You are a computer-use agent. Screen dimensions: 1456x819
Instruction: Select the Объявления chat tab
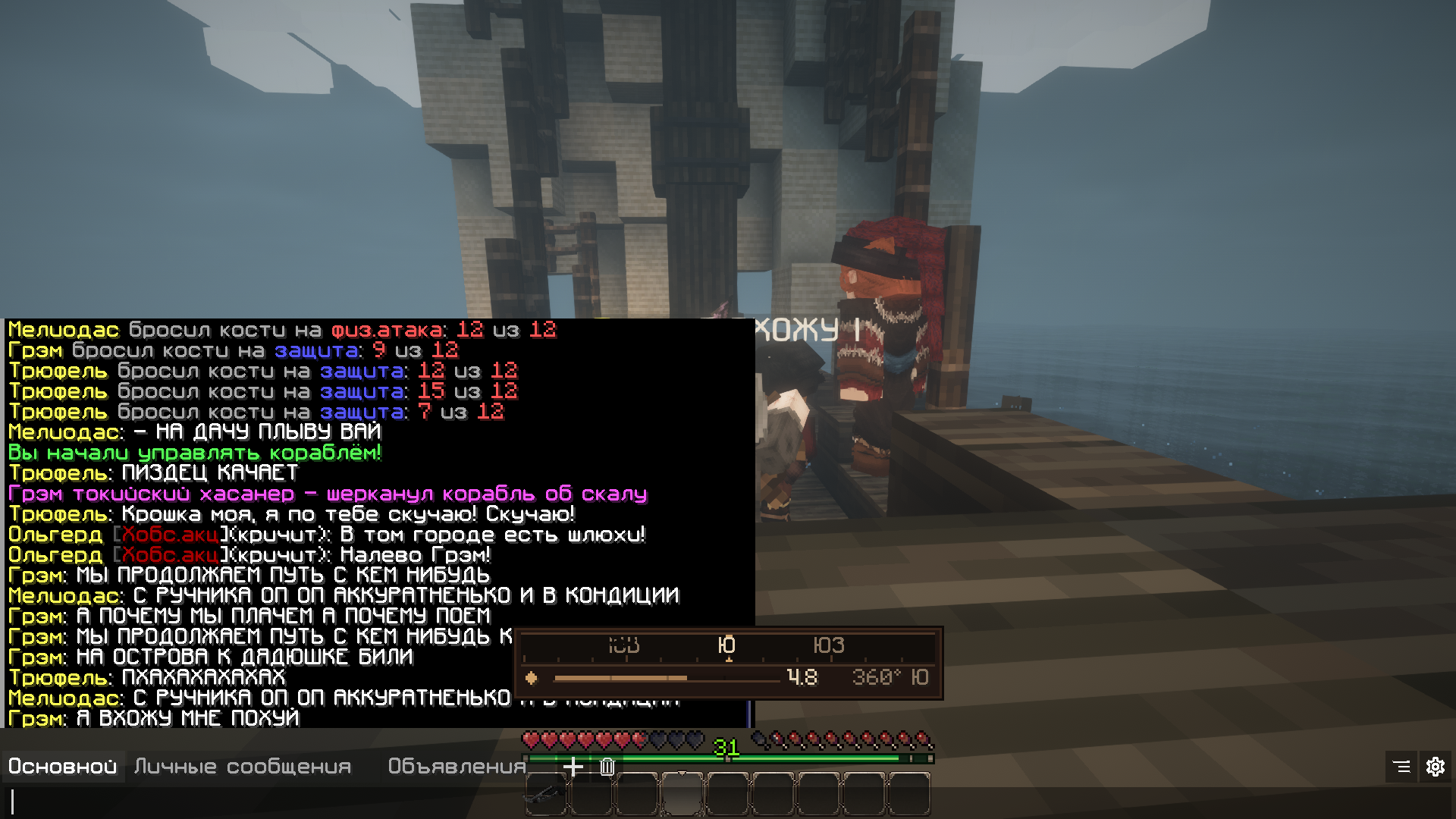(457, 767)
